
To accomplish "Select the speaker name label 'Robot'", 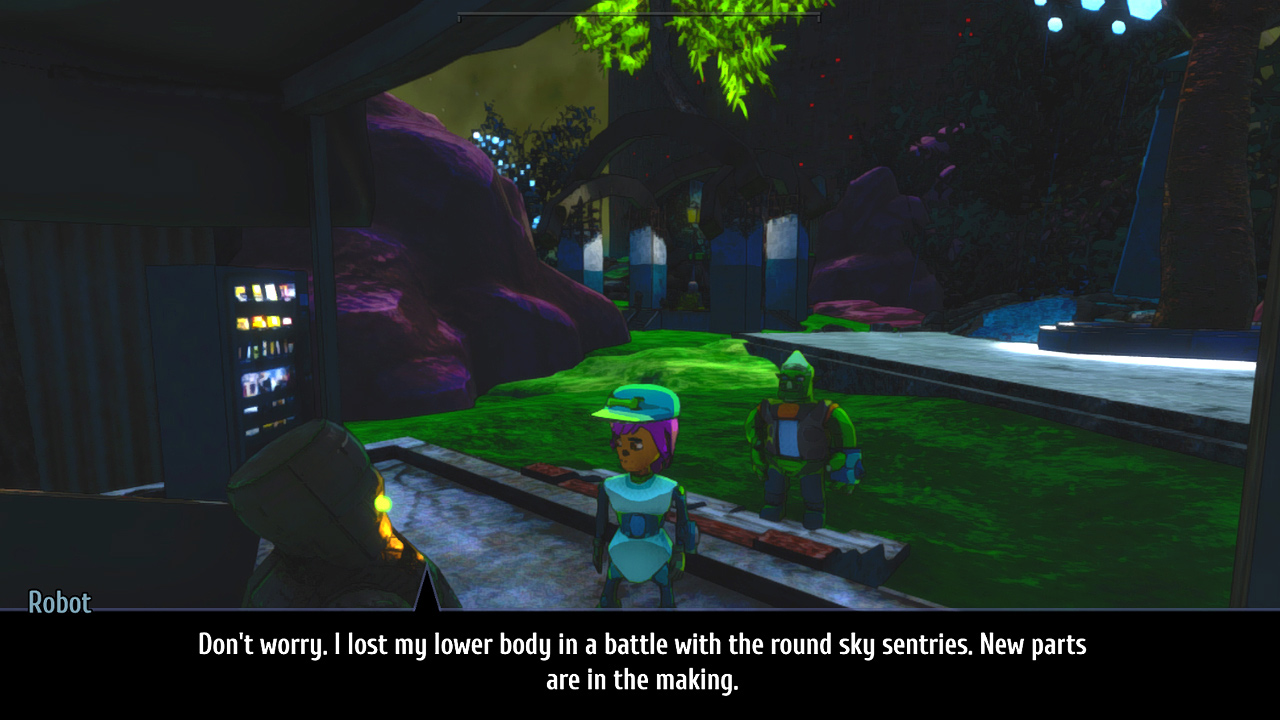I will pyautogui.click(x=60, y=603).
